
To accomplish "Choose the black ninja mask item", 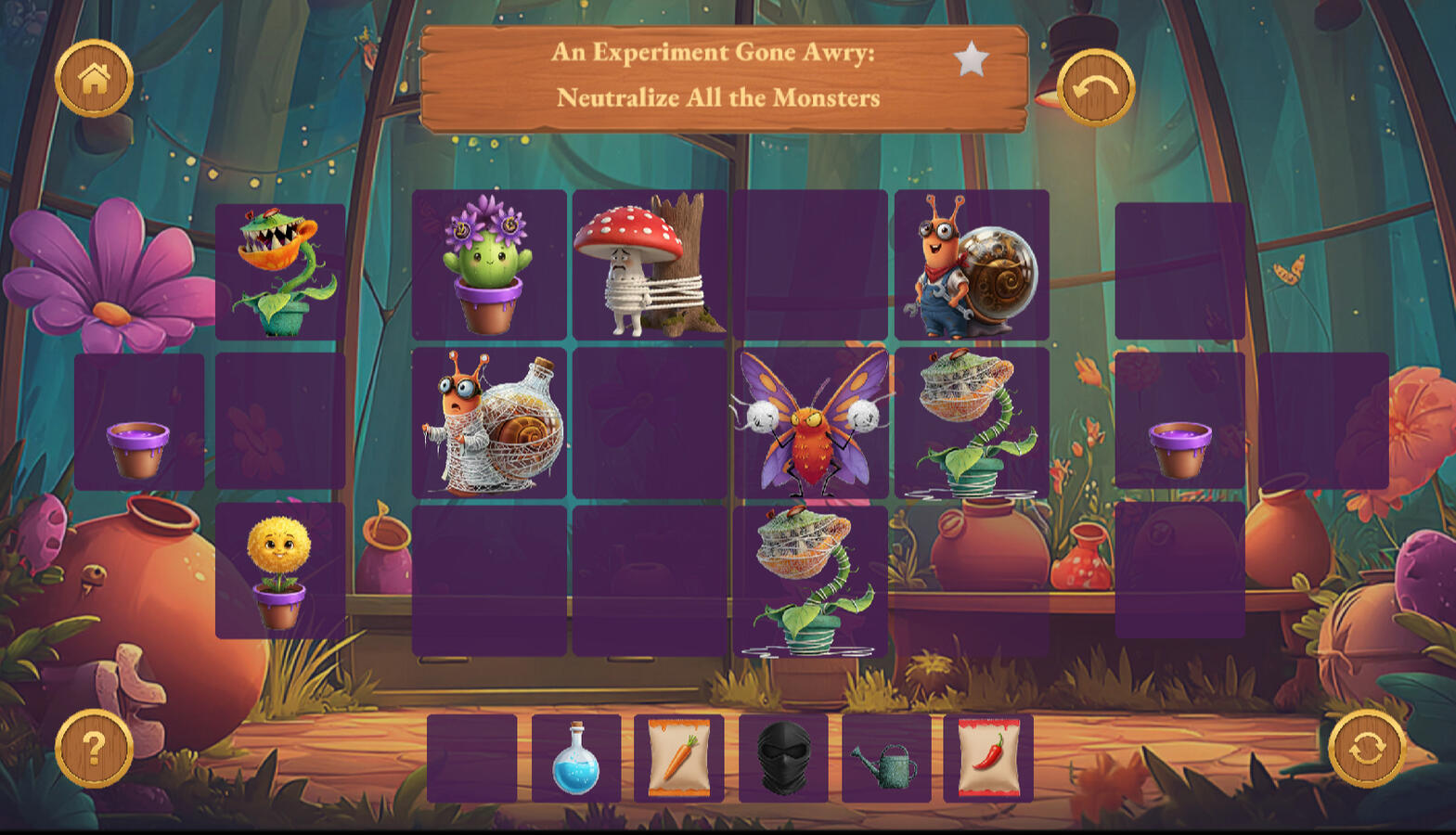I will pyautogui.click(x=783, y=759).
